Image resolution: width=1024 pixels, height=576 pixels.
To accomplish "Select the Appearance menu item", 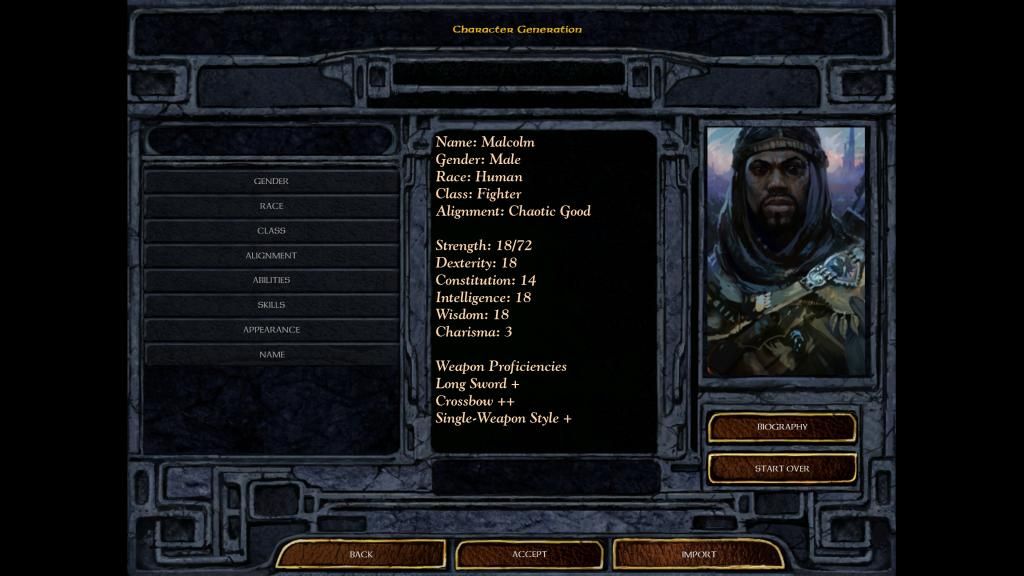I will tap(271, 330).
